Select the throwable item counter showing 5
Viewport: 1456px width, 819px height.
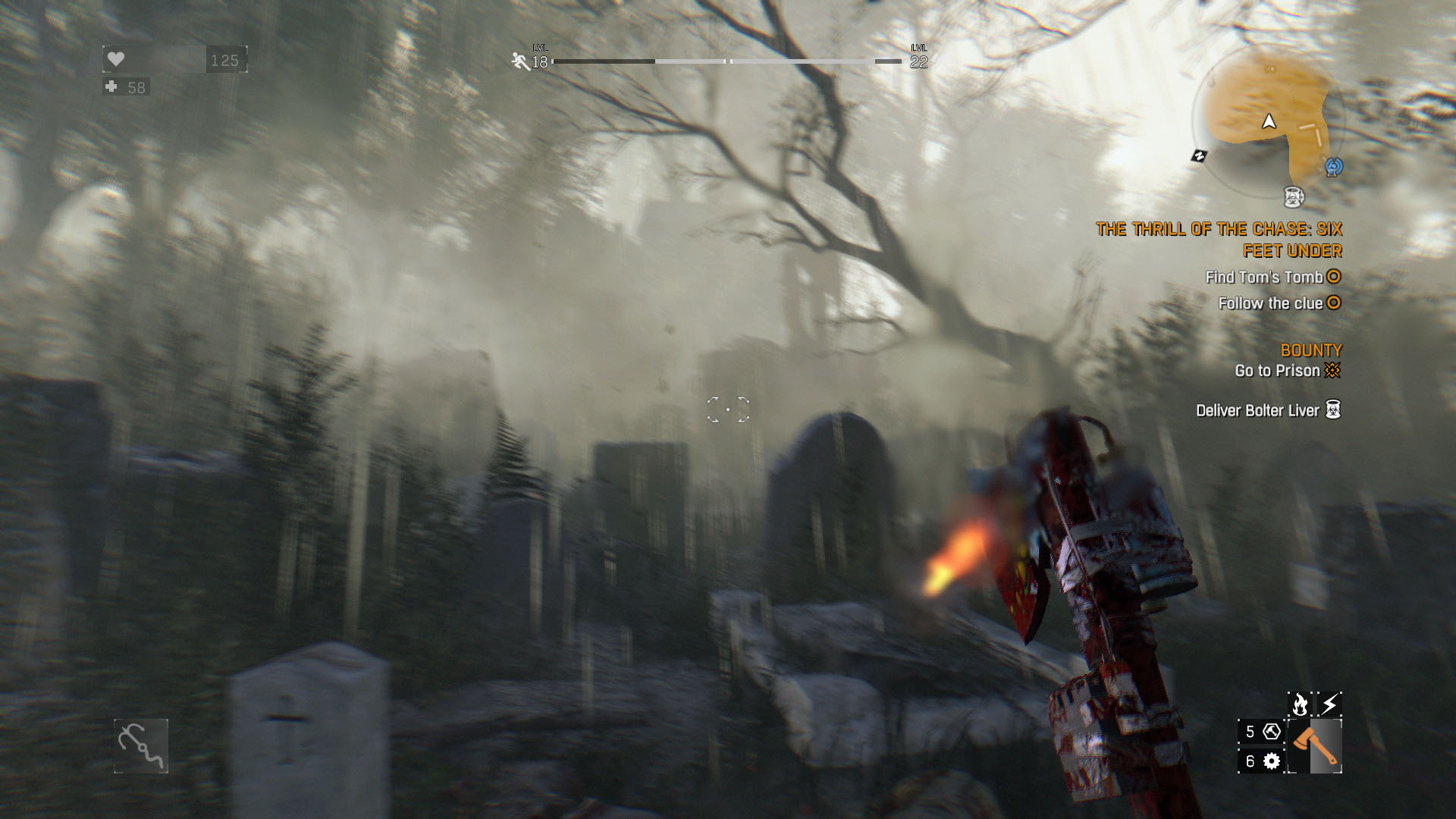click(1261, 732)
